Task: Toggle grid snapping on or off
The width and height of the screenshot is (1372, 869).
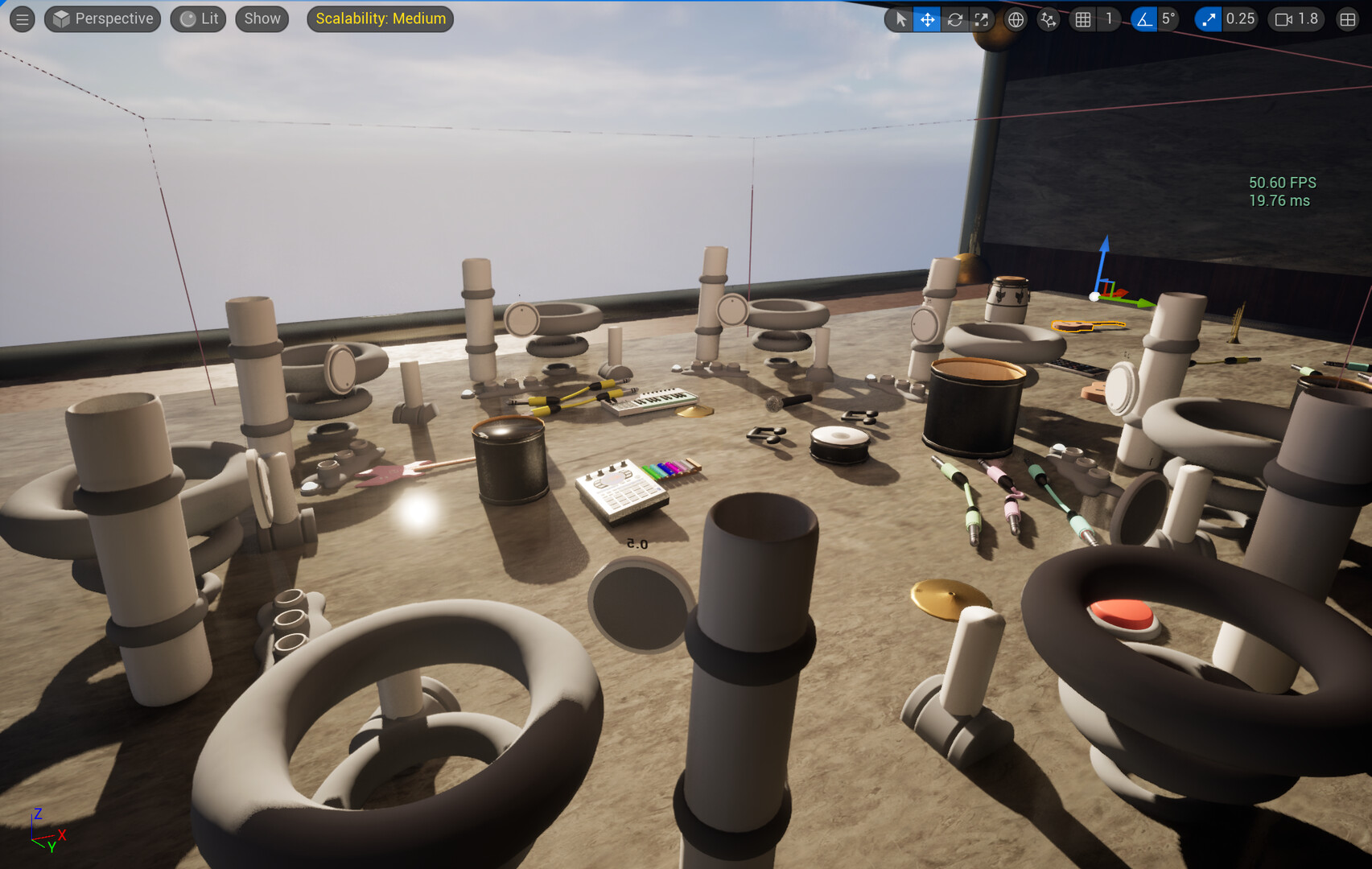Action: coord(1082,19)
